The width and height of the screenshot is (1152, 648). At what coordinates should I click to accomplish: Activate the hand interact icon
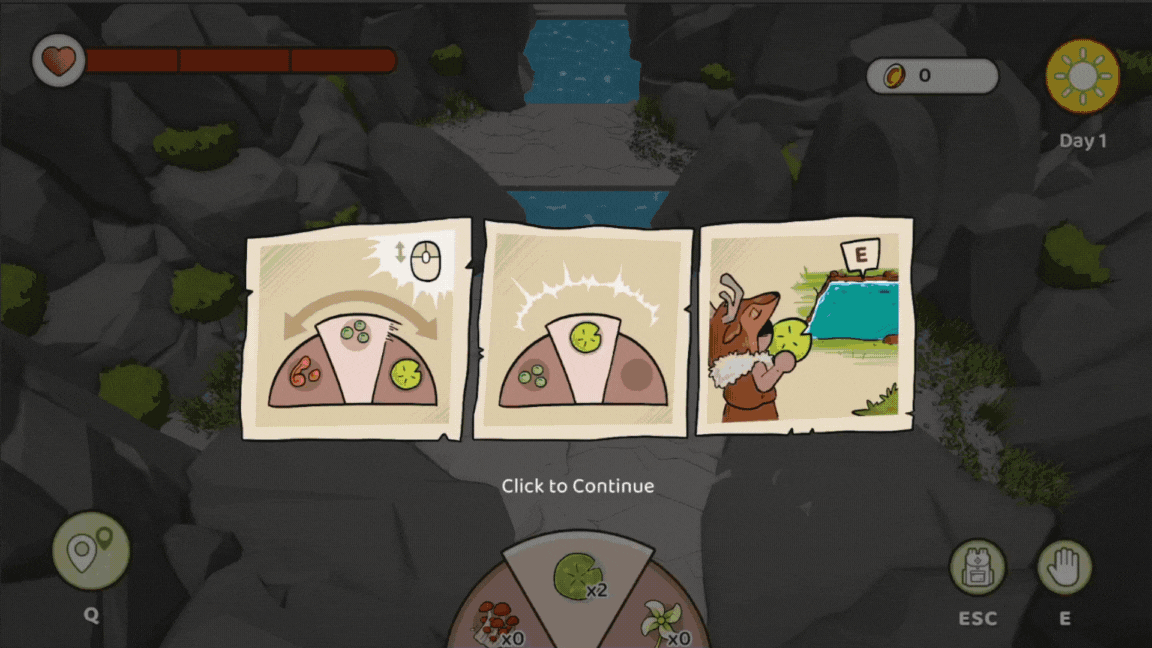pos(1064,568)
